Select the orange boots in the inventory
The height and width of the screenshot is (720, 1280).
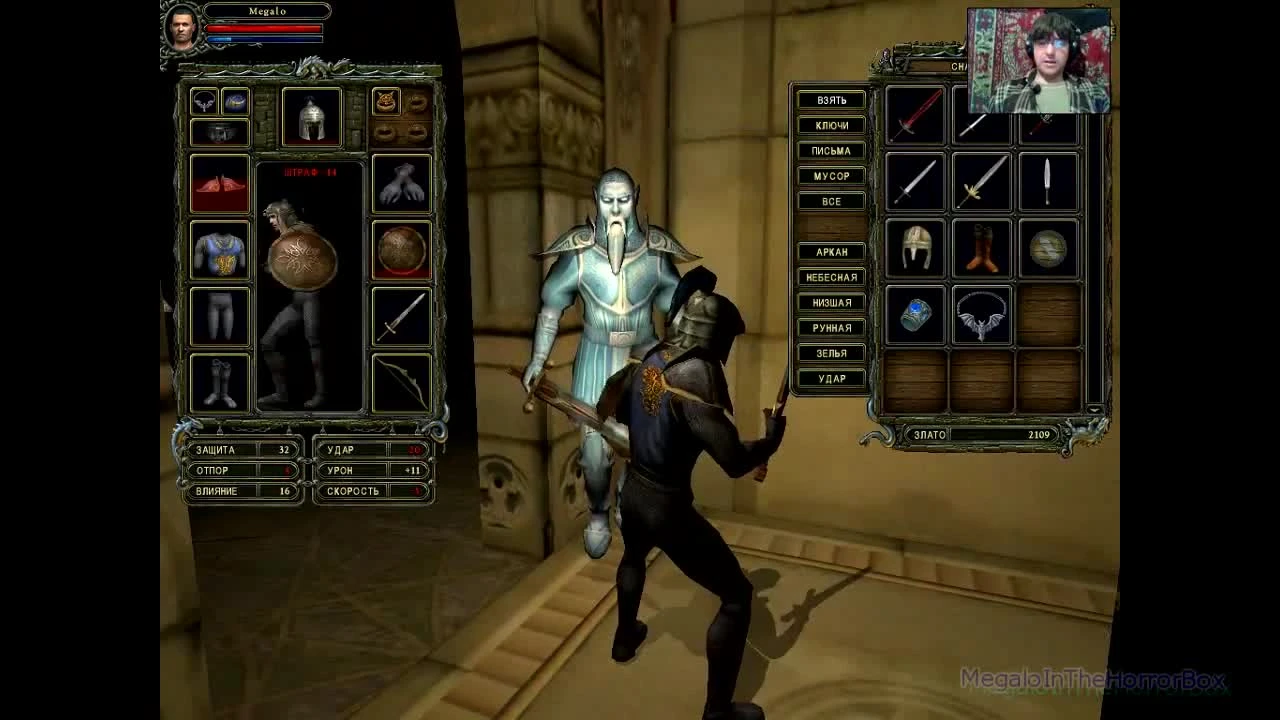(980, 248)
